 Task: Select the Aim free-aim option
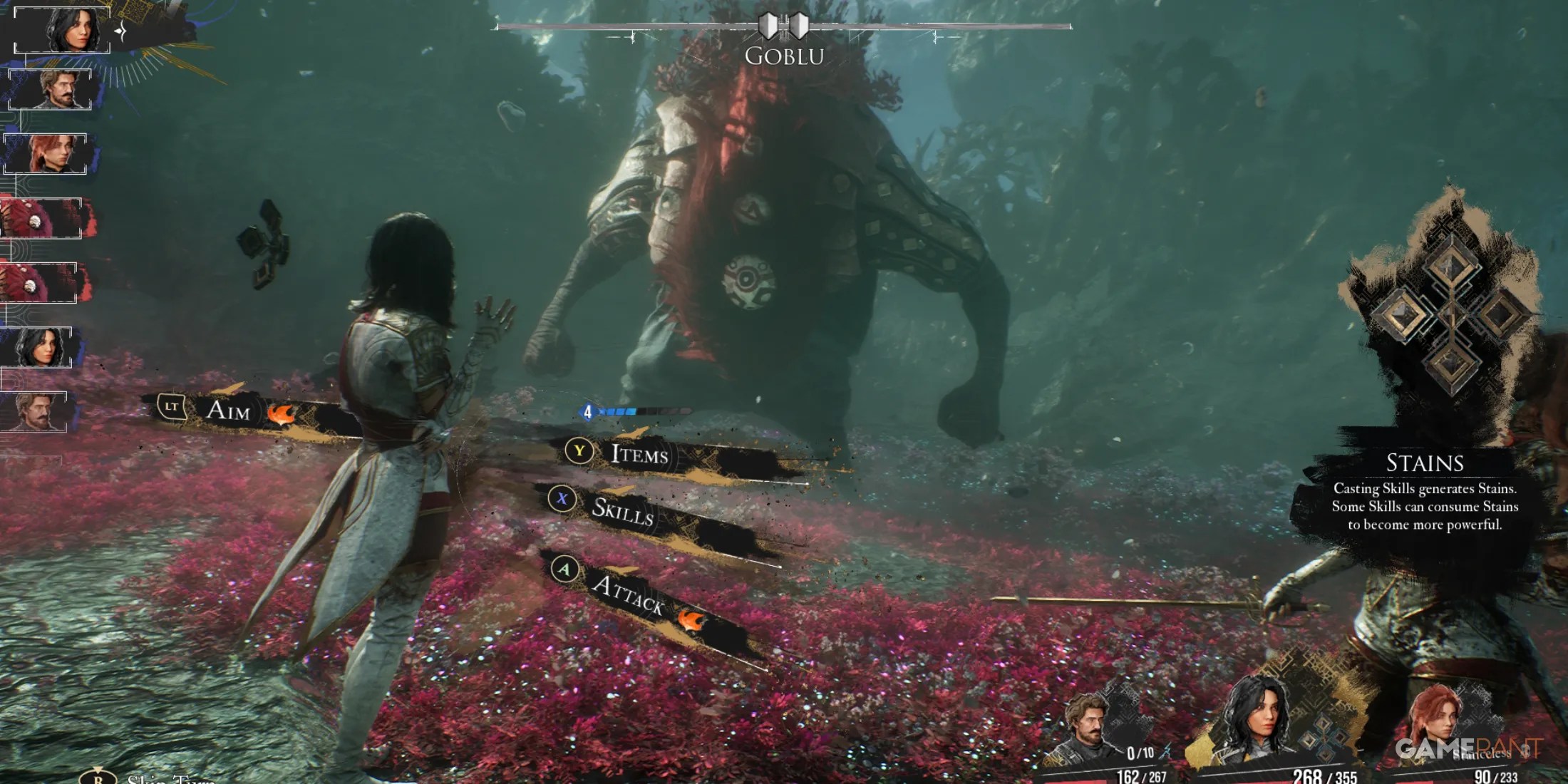[x=227, y=410]
